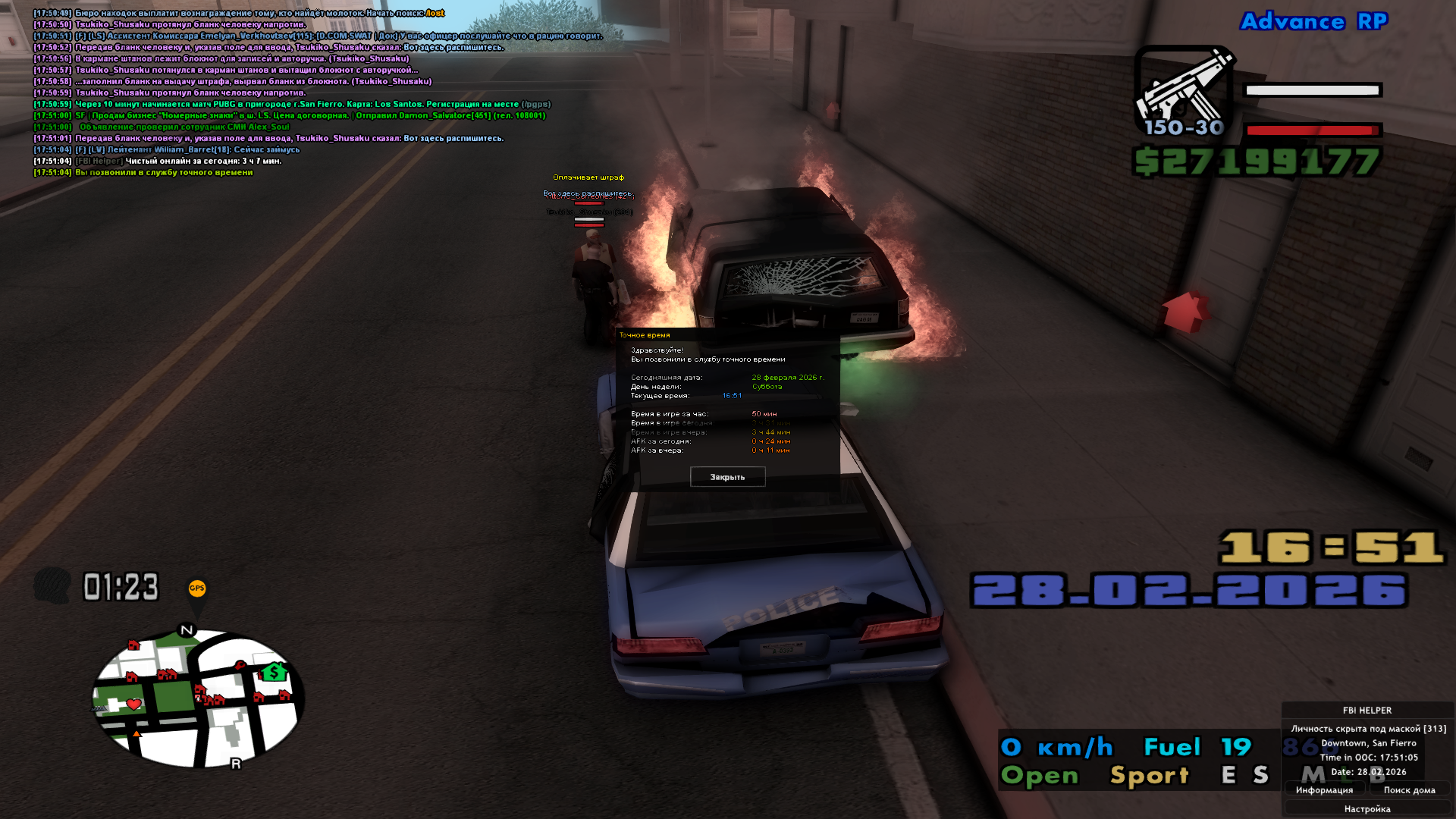Click the chat log message area
The height and width of the screenshot is (819, 1456).
[x=303, y=93]
